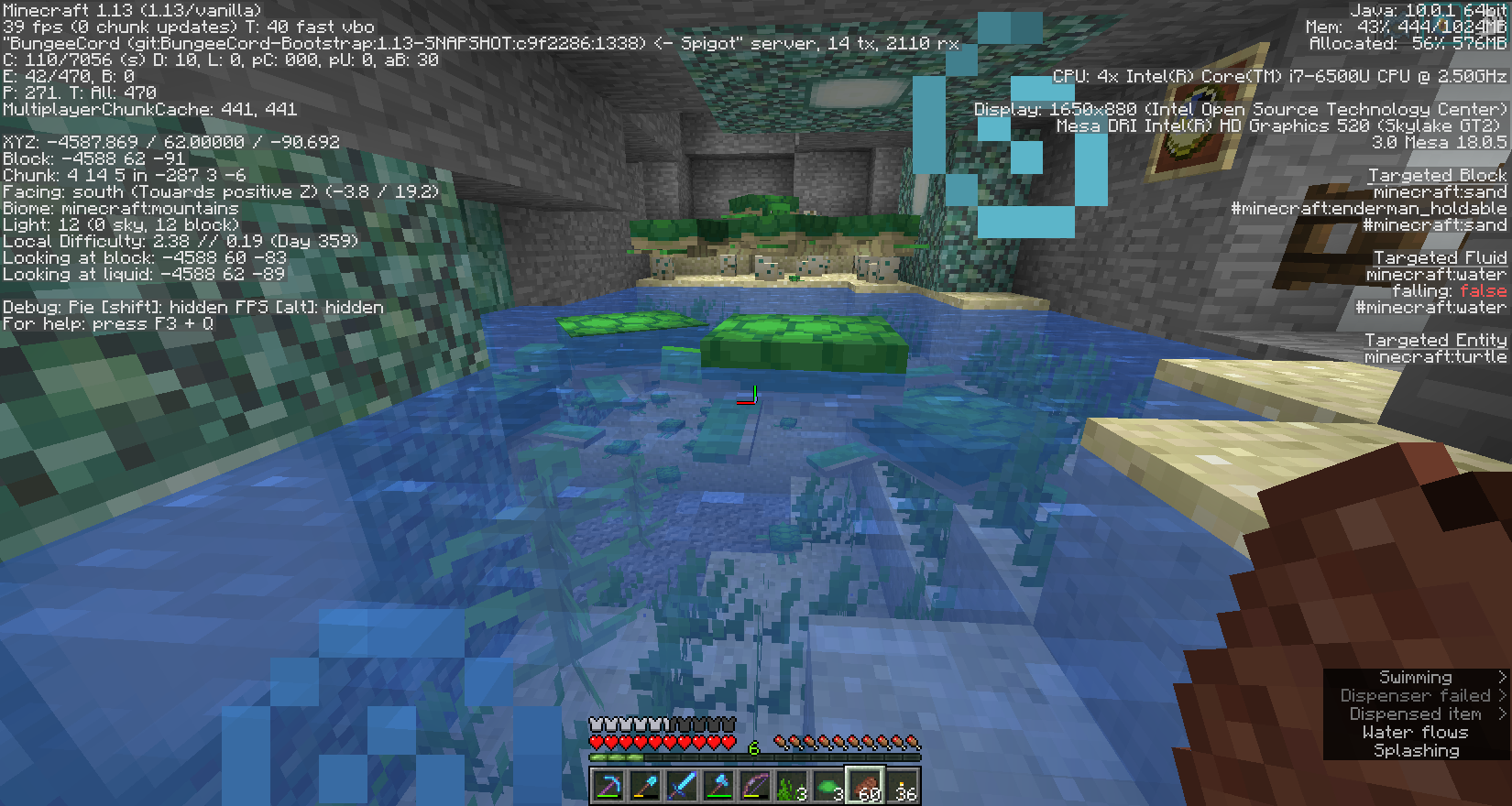Click the slimeball item in the hotbar
This screenshot has width=1512, height=806.
point(827,785)
